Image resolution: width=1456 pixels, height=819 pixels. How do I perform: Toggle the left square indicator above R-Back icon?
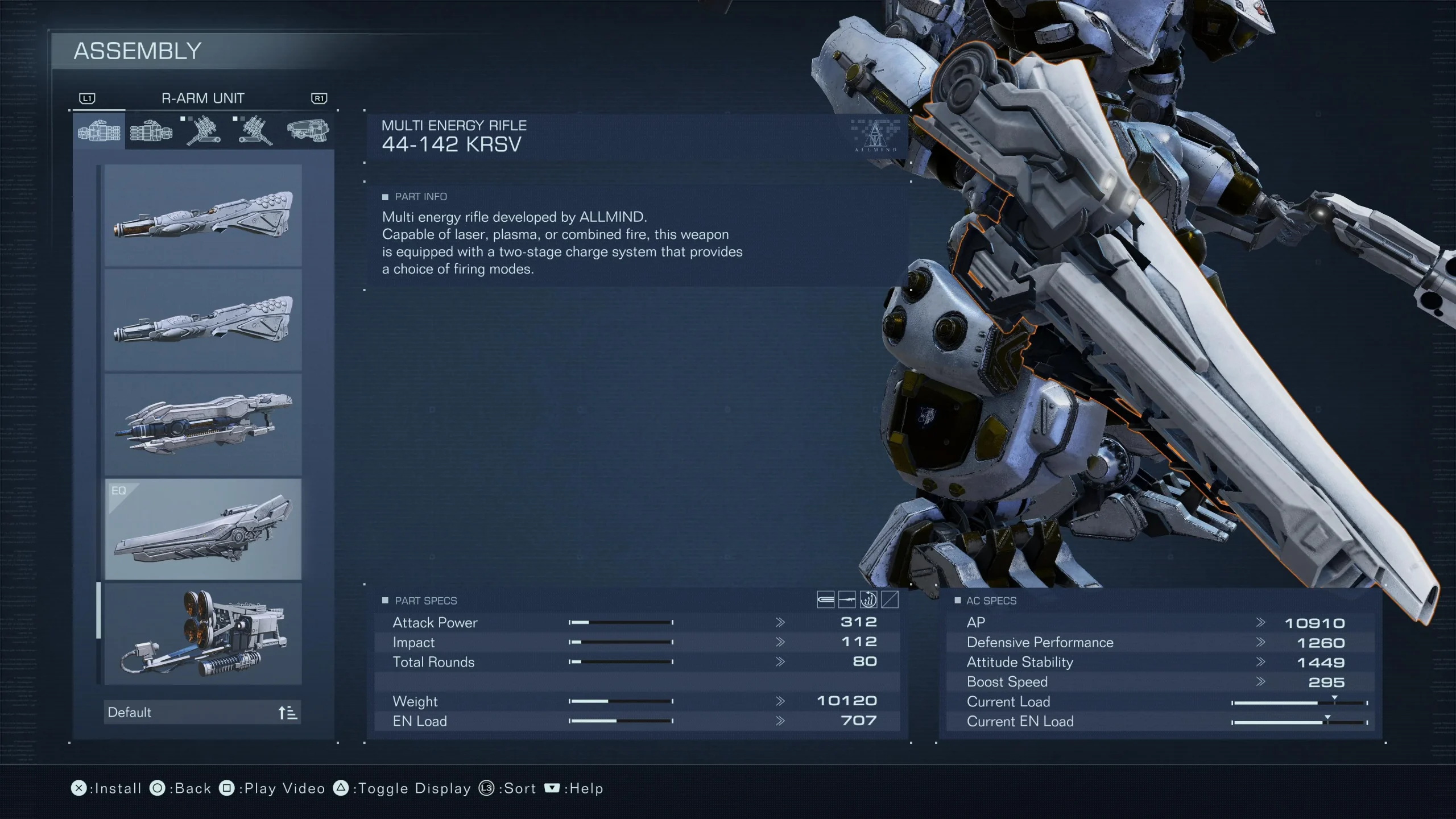[182, 120]
